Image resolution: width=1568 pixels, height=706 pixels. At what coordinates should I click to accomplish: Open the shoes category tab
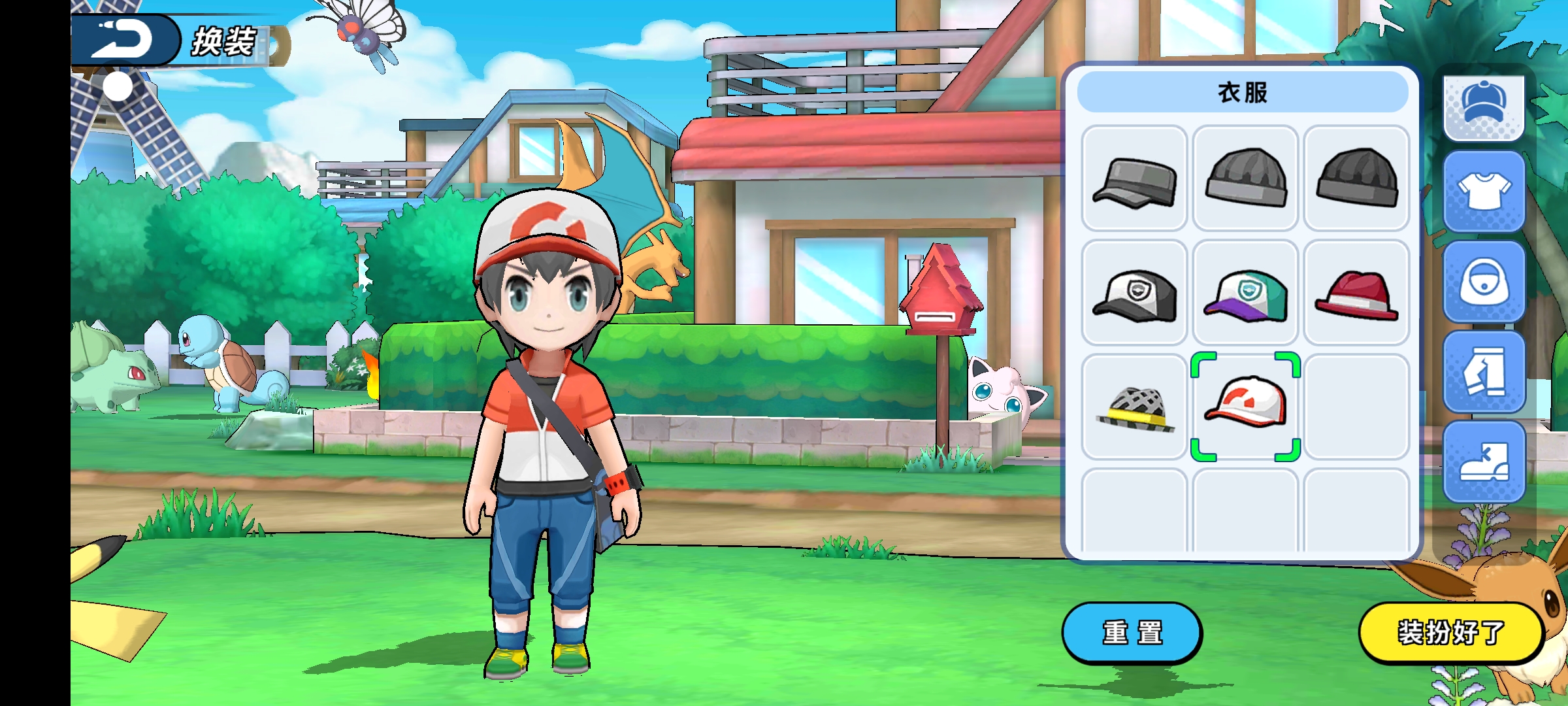point(1484,462)
